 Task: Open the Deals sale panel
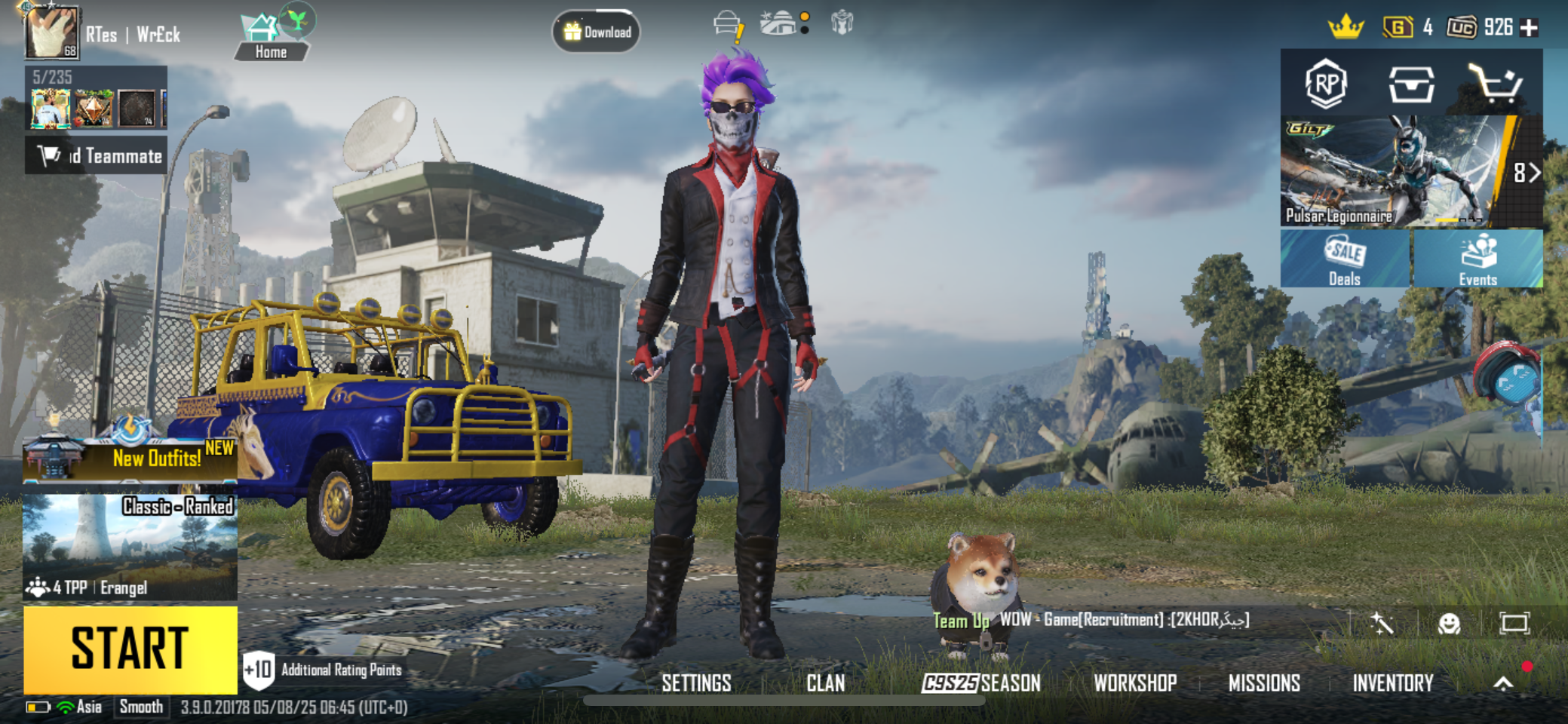pos(1345,259)
